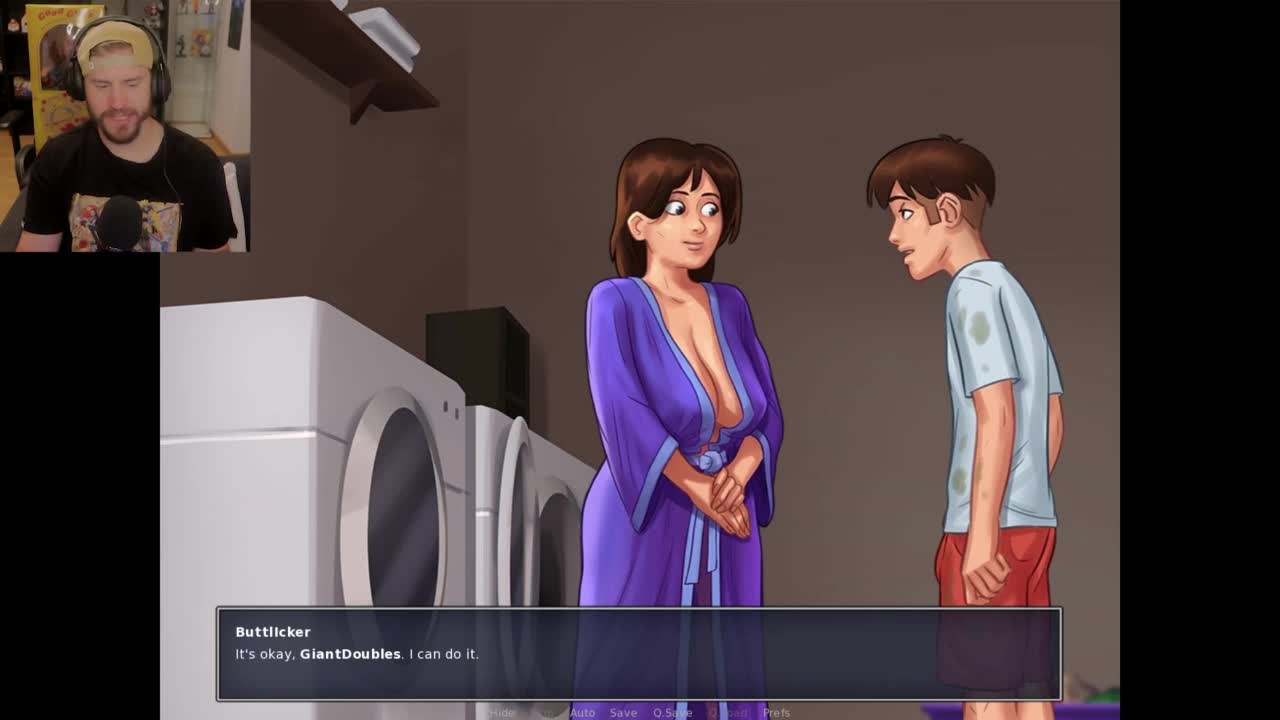Quick save with Q.Save
Image resolution: width=1280 pixels, height=720 pixels.
(x=672, y=713)
